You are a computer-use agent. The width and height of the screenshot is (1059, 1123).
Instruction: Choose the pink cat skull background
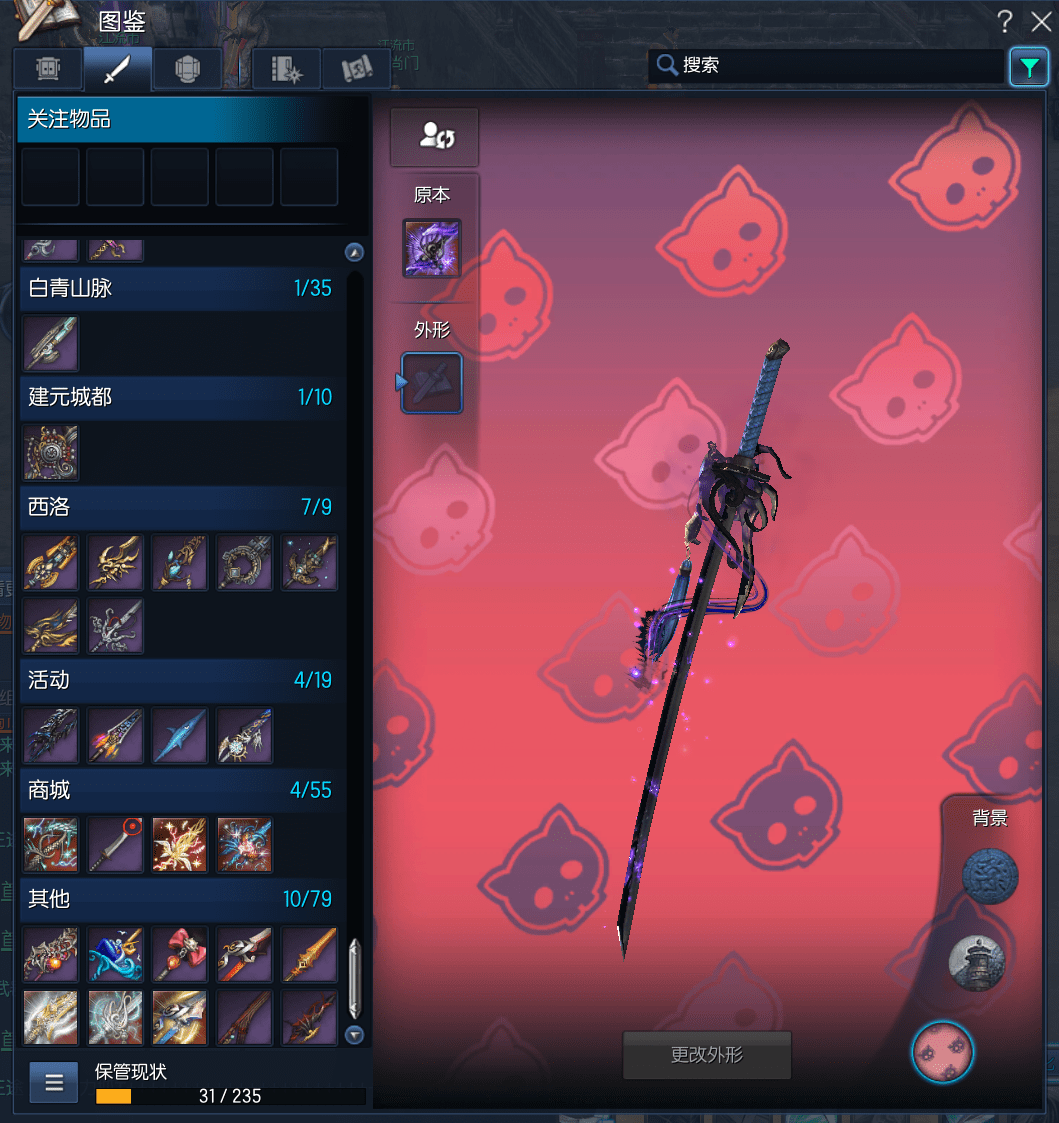click(x=942, y=1052)
